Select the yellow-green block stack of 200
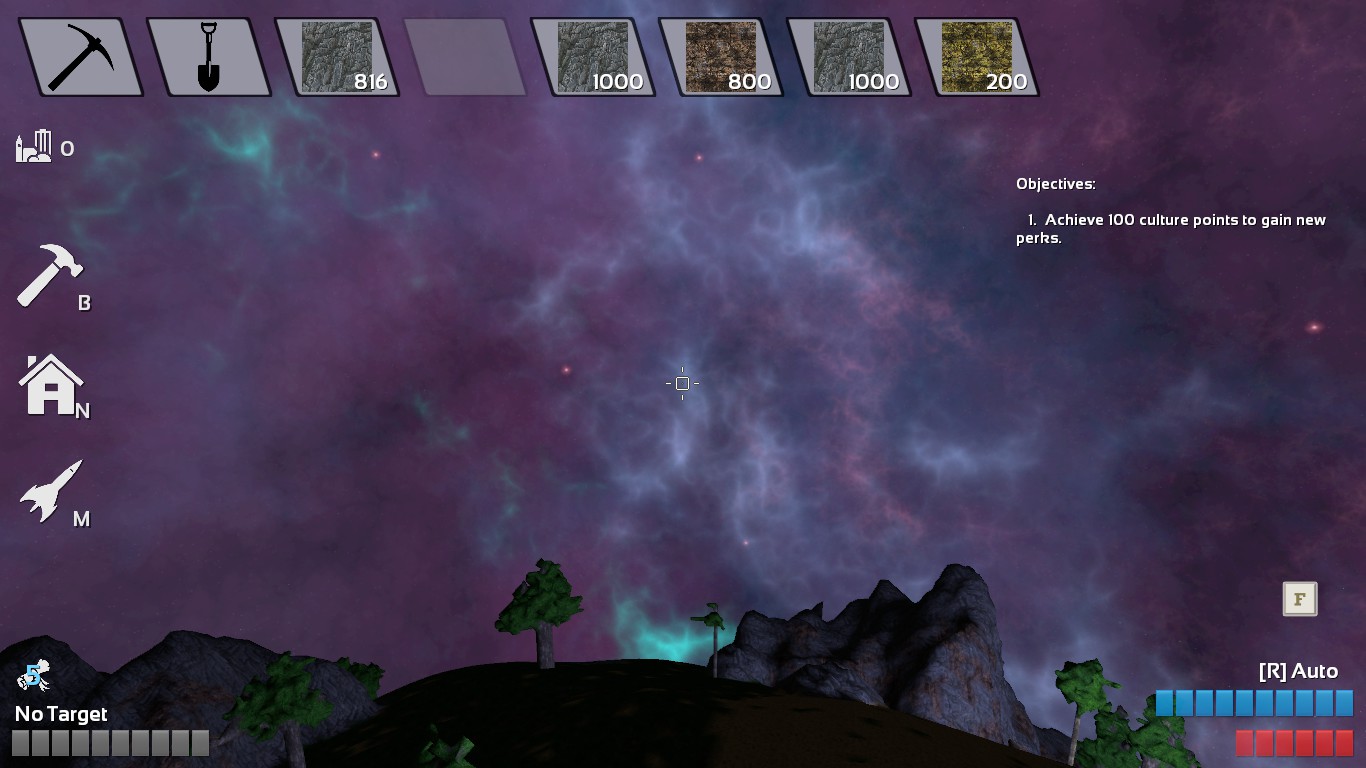 click(977, 57)
